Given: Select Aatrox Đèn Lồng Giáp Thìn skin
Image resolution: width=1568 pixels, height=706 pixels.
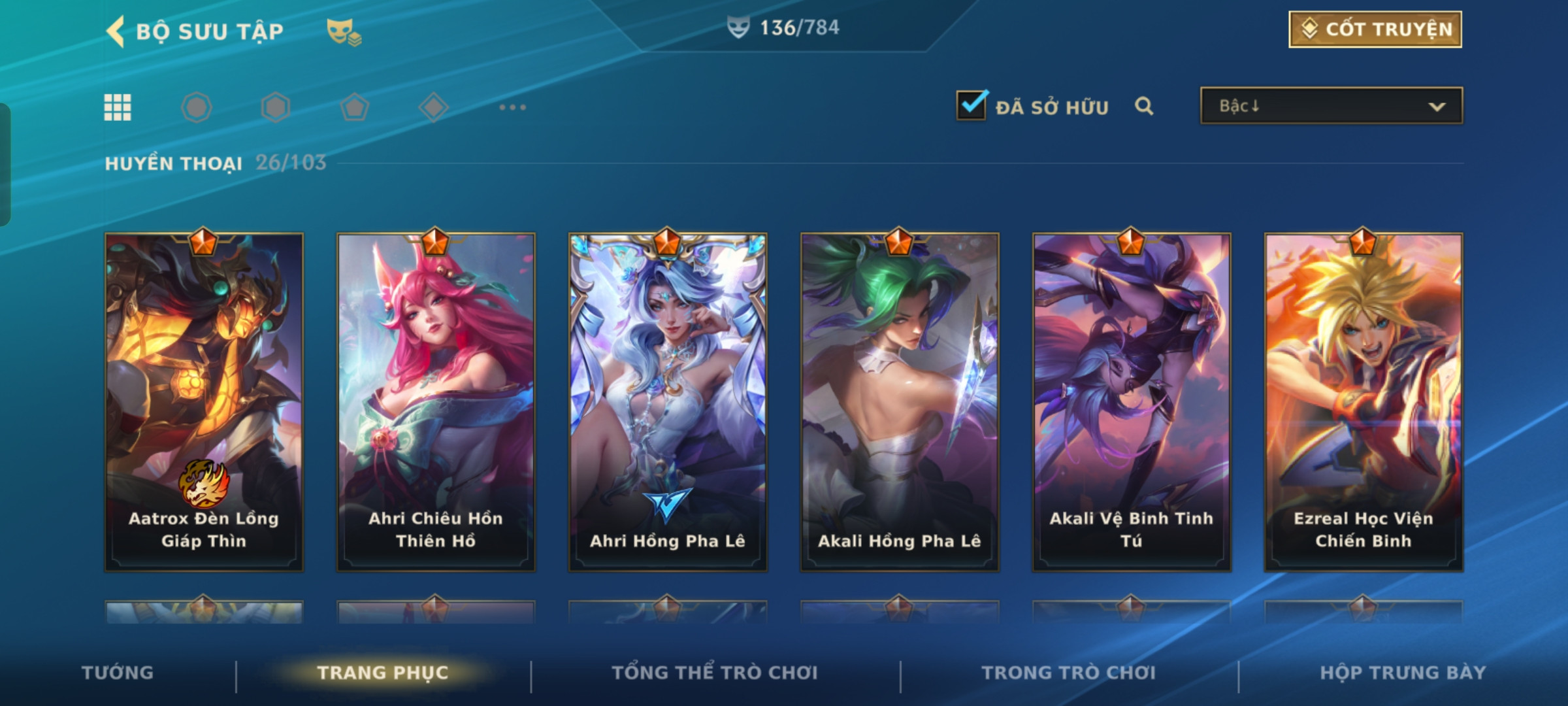Looking at the screenshot, I should [204, 401].
